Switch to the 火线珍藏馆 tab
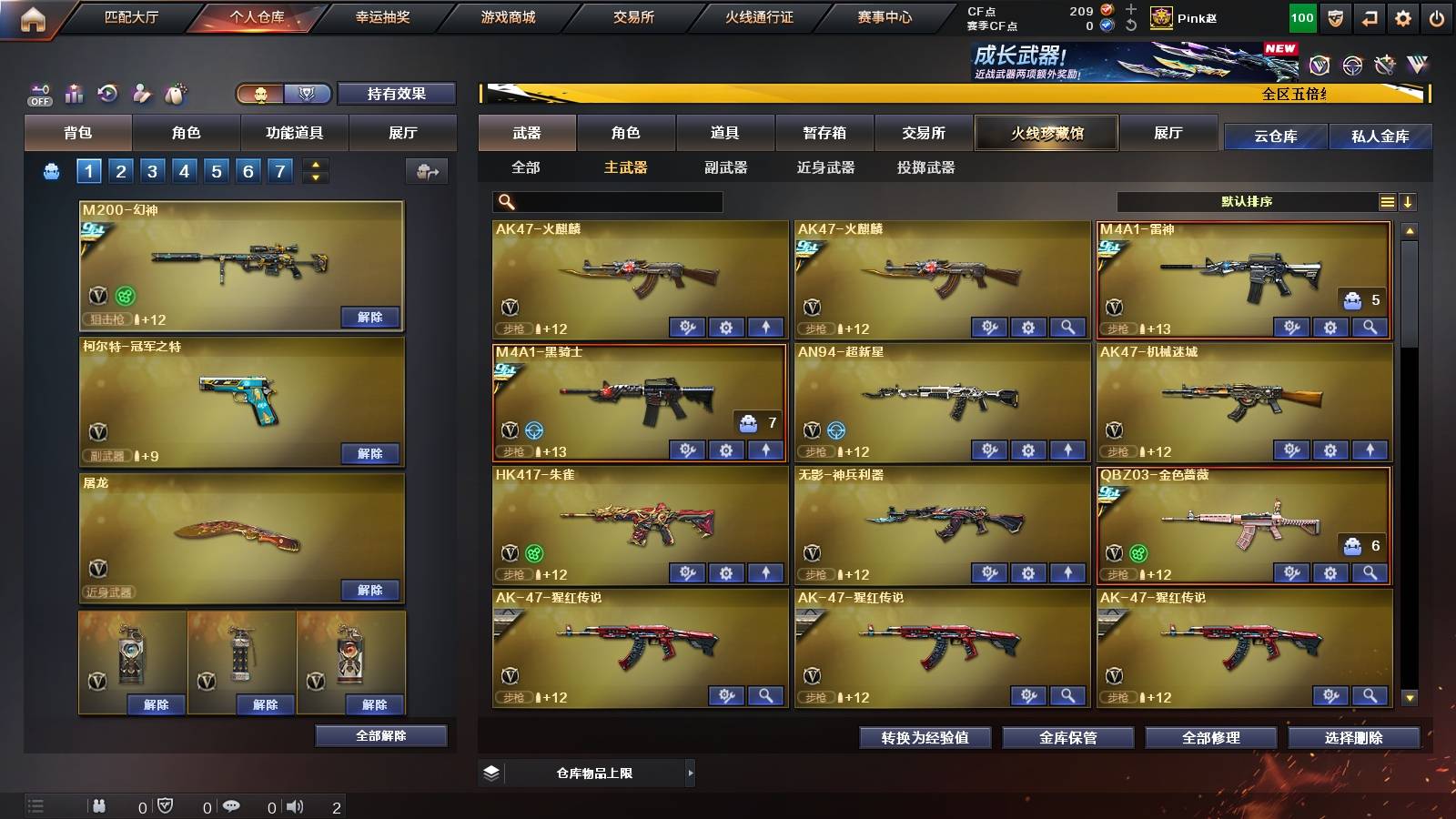This screenshot has width=1456, height=819. tap(1046, 133)
